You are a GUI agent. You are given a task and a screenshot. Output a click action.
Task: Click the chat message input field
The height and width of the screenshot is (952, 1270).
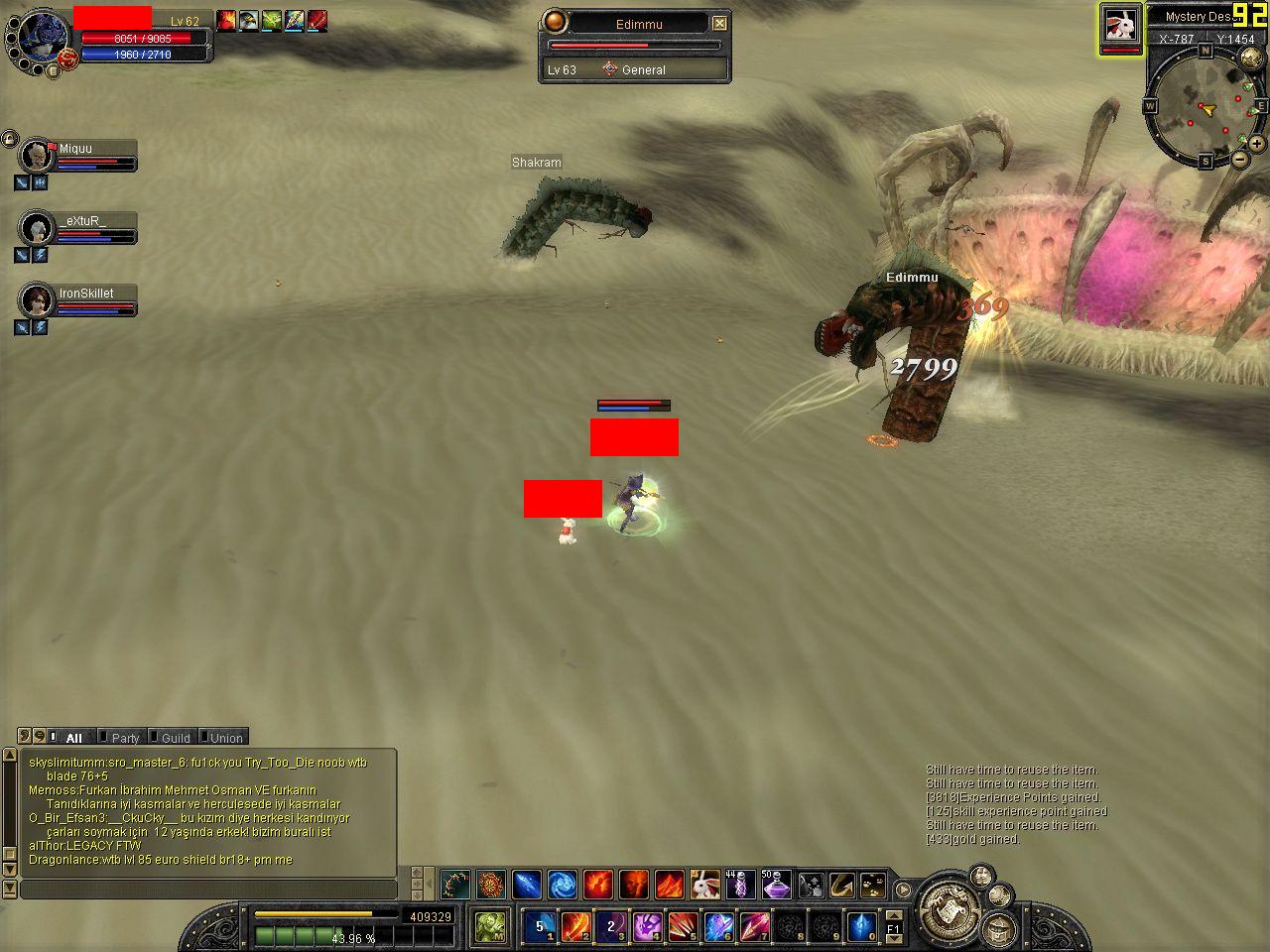click(x=208, y=889)
